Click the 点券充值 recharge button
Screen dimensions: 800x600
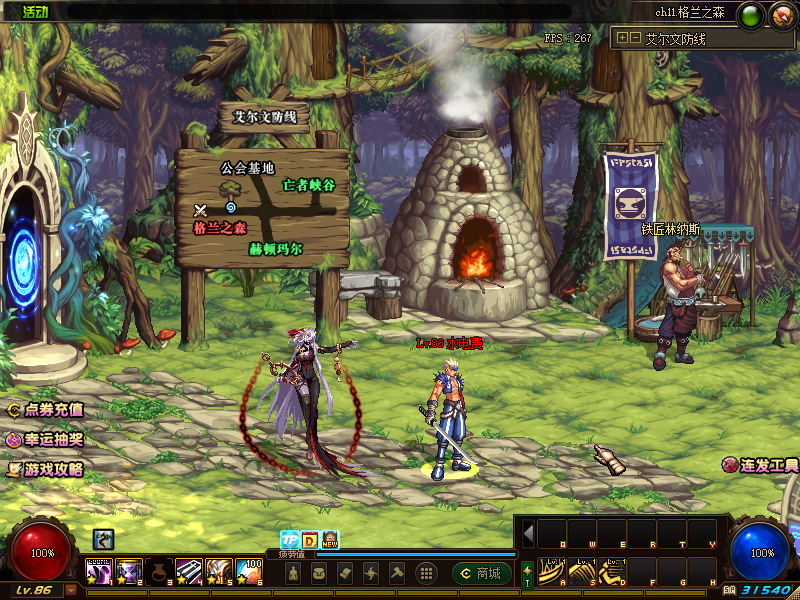(x=46, y=410)
